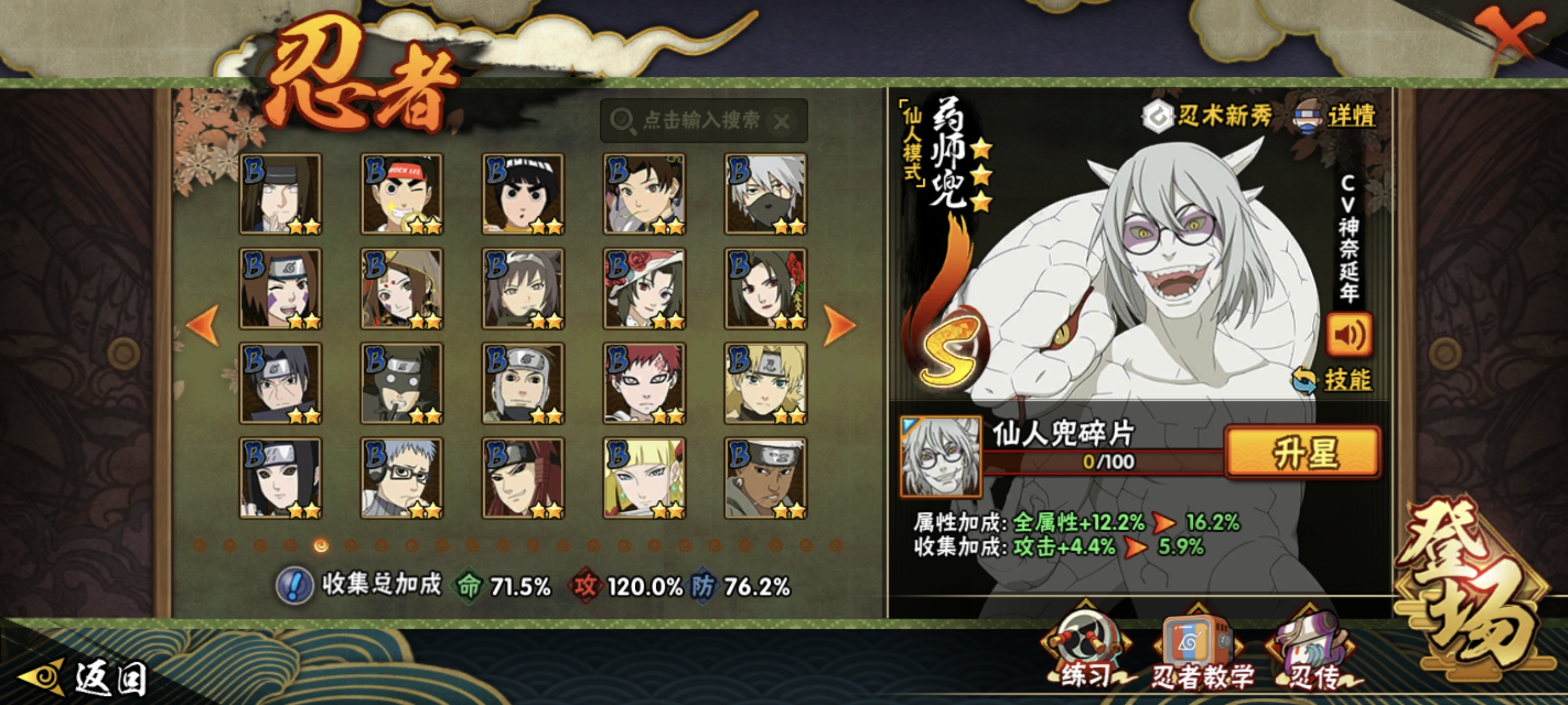The width and height of the screenshot is (1568, 705).
Task: Show collection bonus info via blue exclamation icon
Action: point(295,586)
